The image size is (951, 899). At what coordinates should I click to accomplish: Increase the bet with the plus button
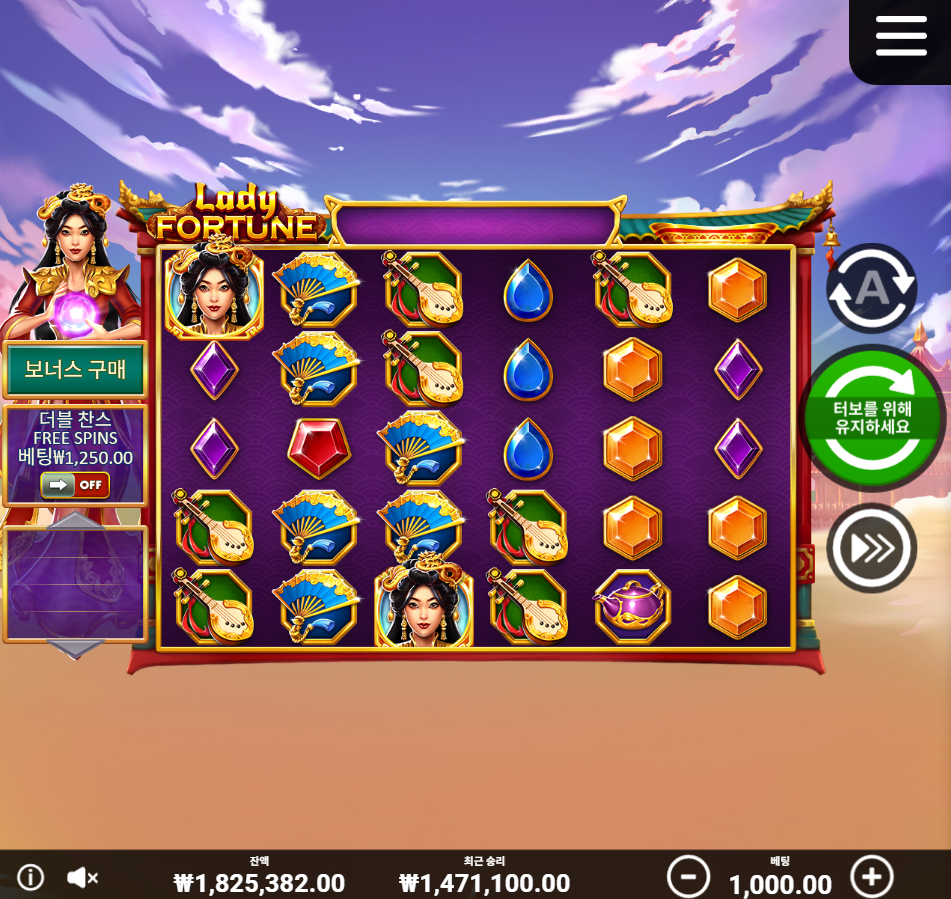coord(871,877)
